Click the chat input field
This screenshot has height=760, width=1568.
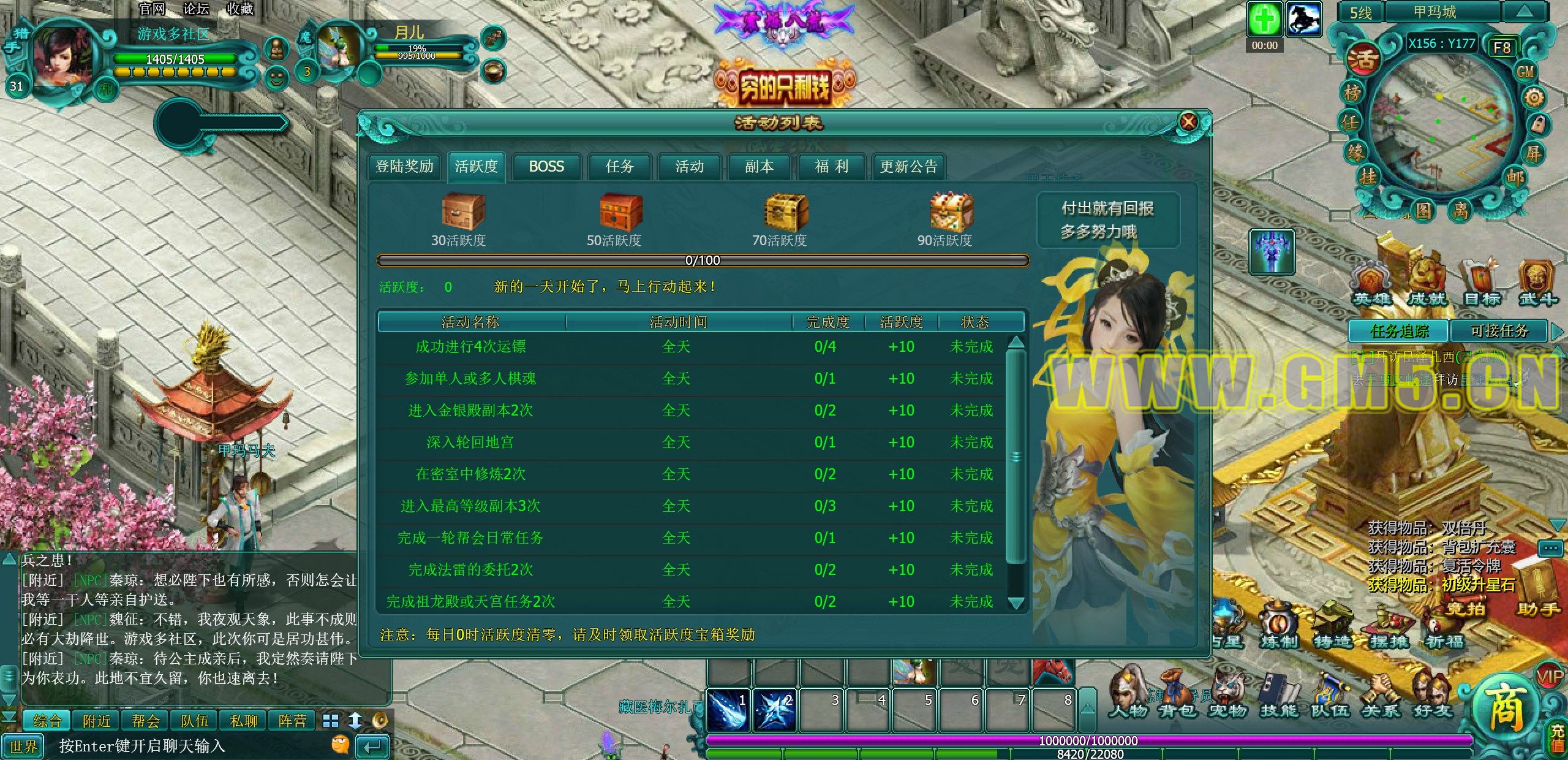pos(184,747)
